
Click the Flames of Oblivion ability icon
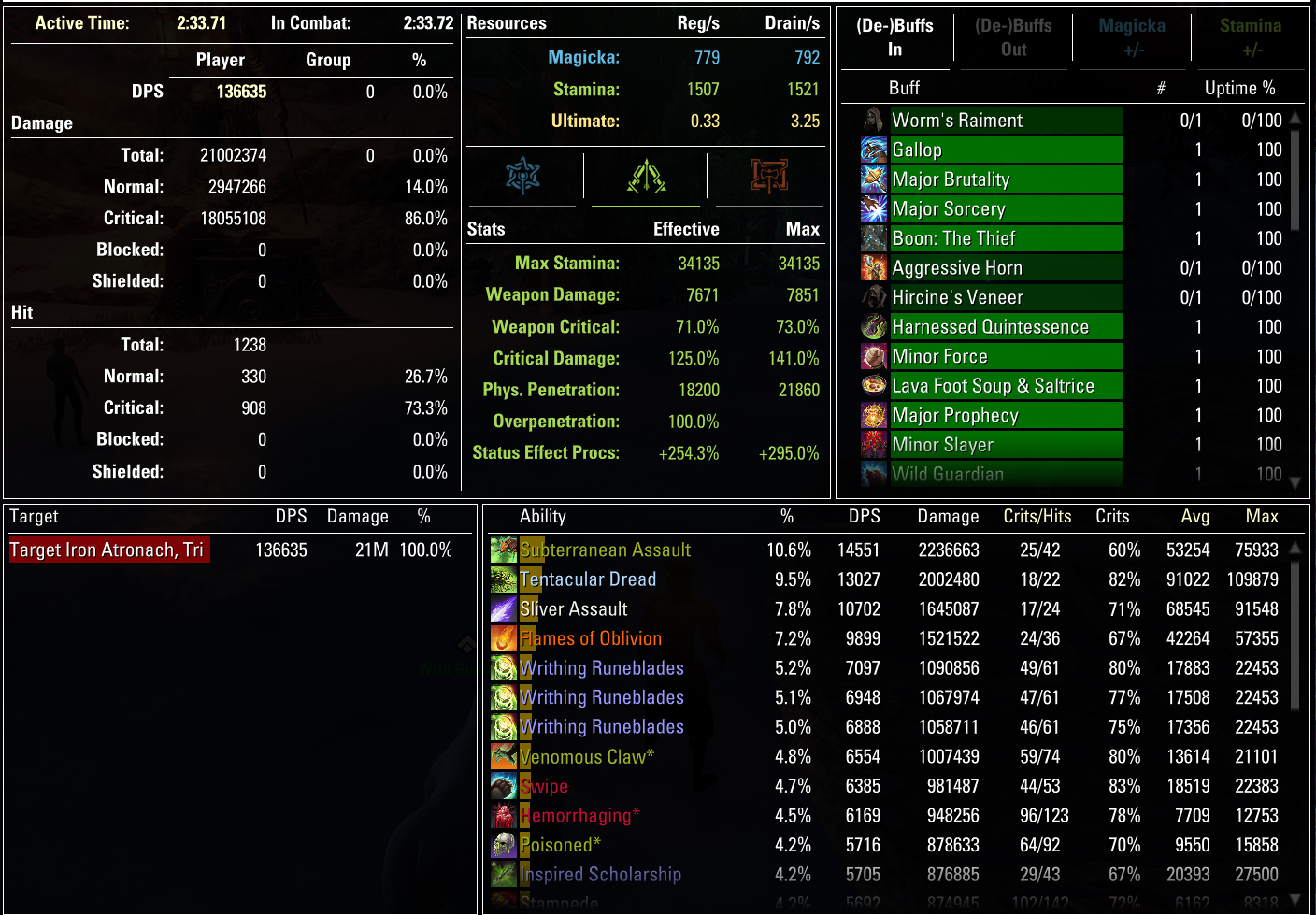pyautogui.click(x=504, y=638)
